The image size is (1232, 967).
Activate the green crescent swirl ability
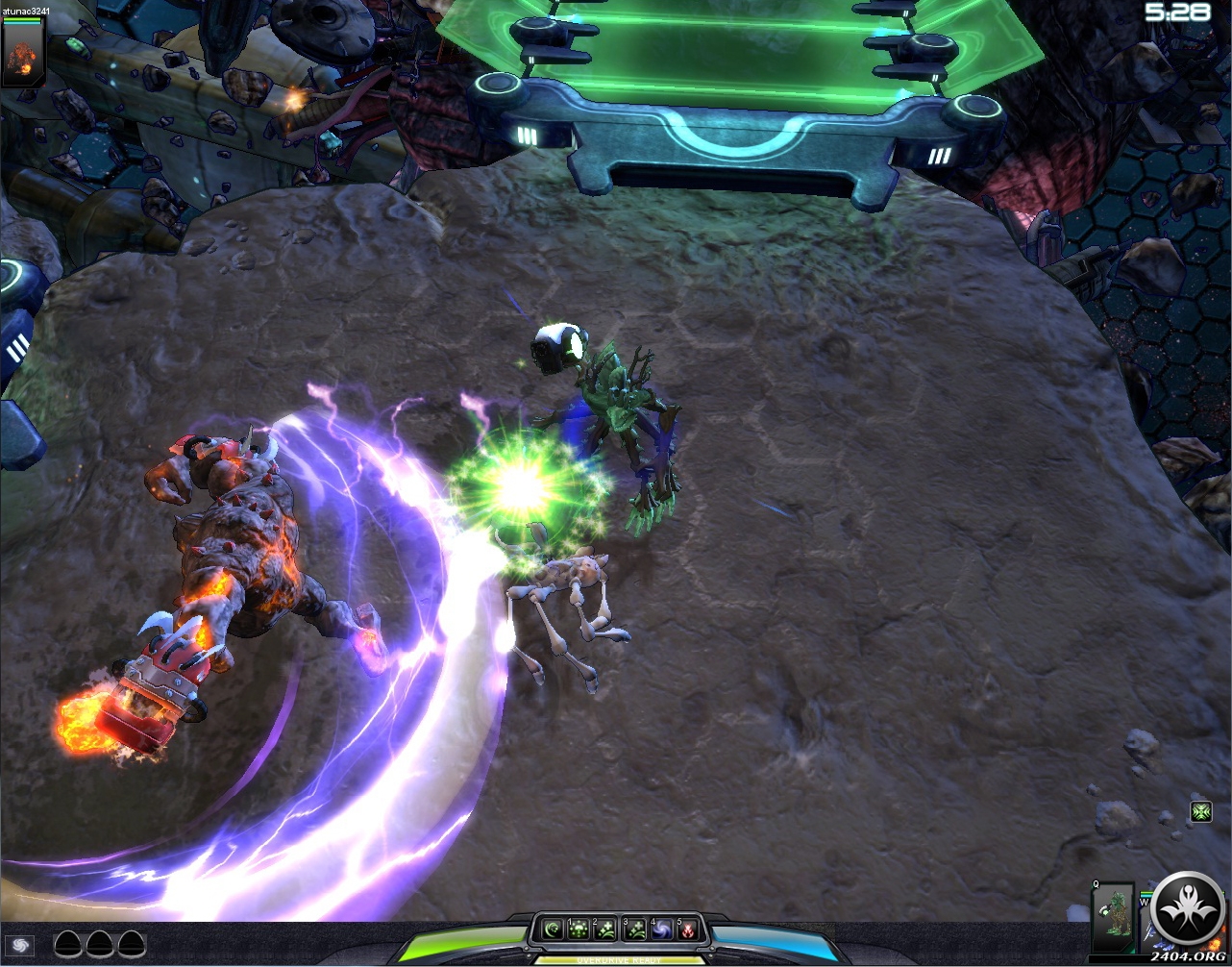point(552,930)
